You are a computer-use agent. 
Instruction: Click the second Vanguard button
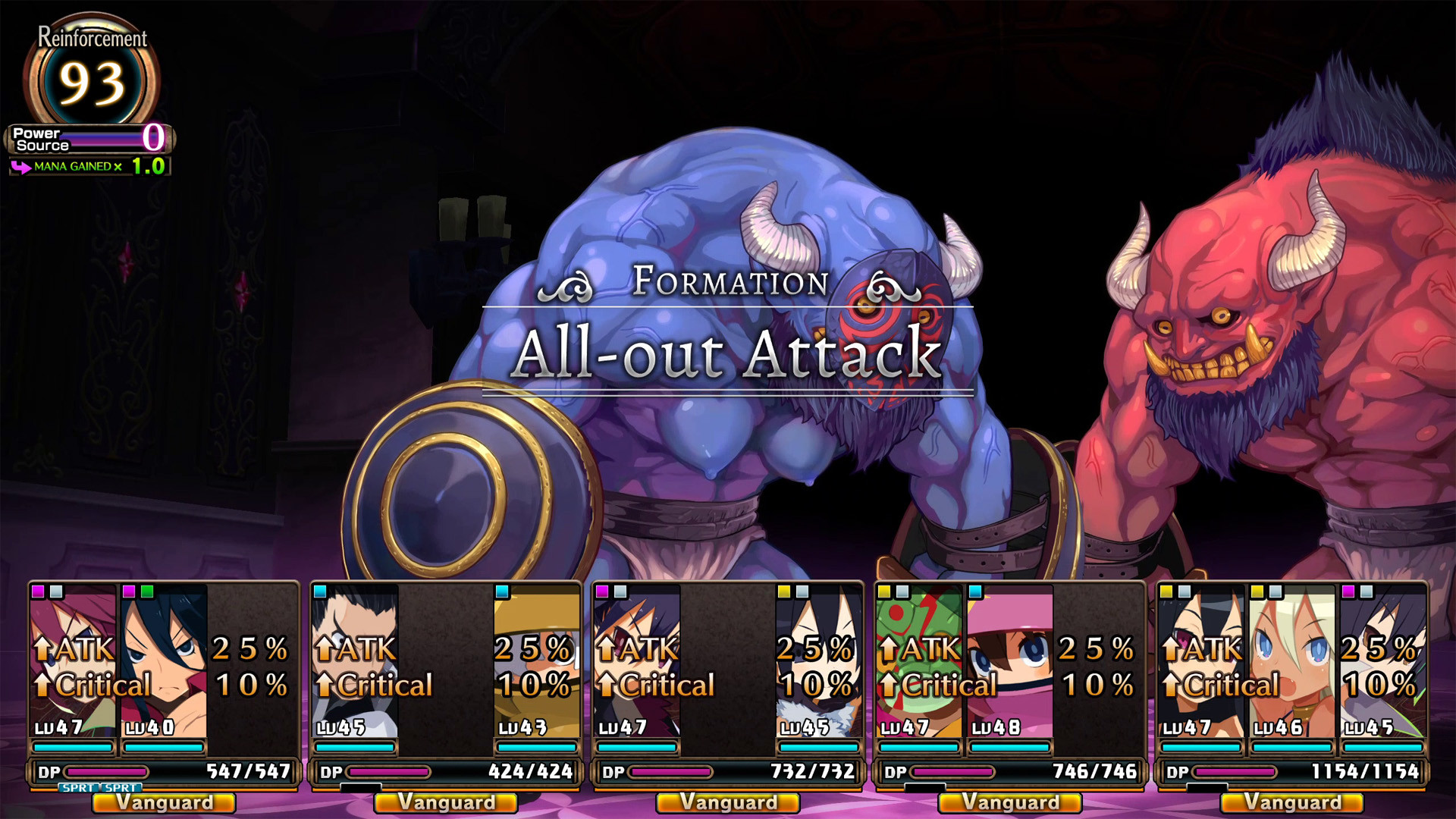[444, 803]
